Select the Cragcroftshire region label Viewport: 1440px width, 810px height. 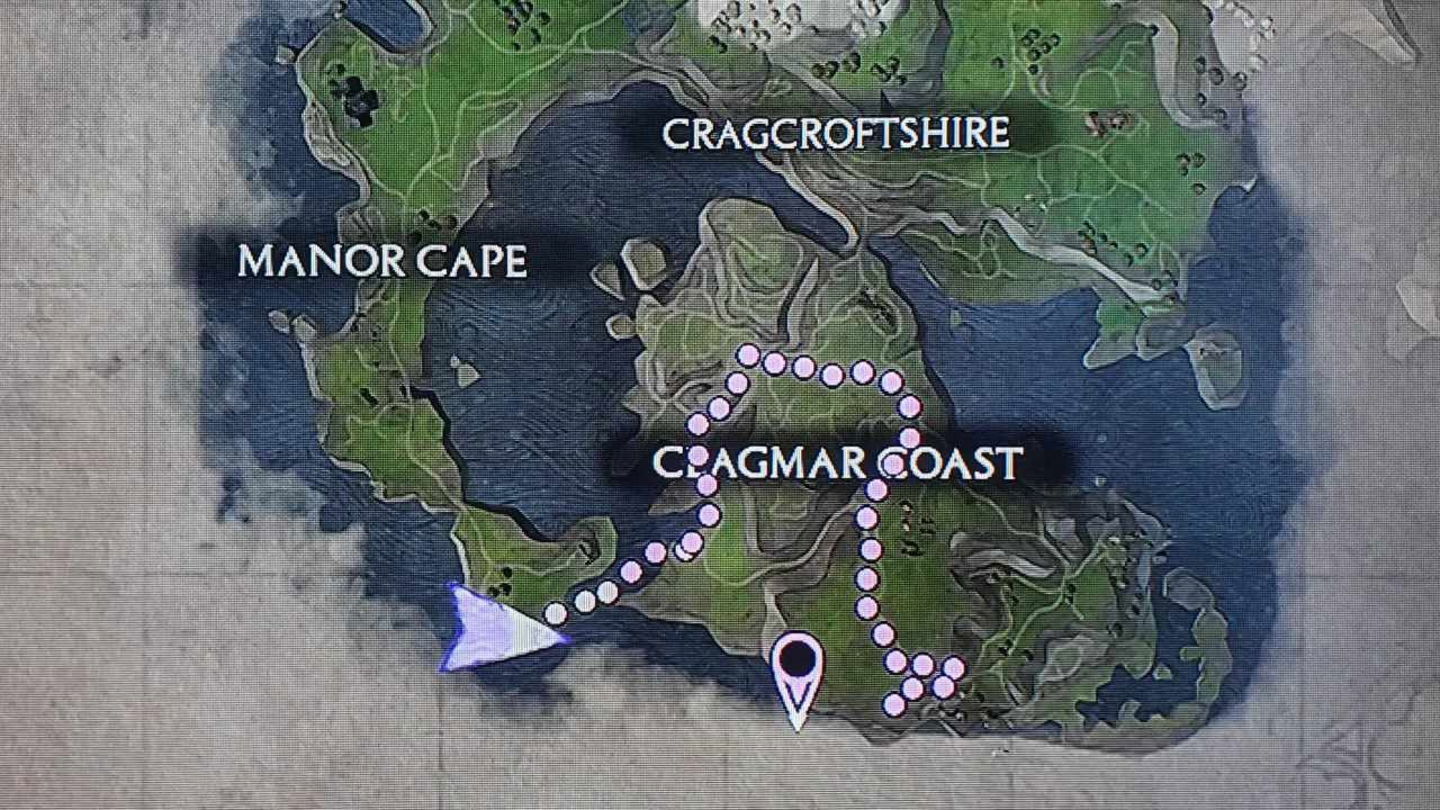(835, 133)
